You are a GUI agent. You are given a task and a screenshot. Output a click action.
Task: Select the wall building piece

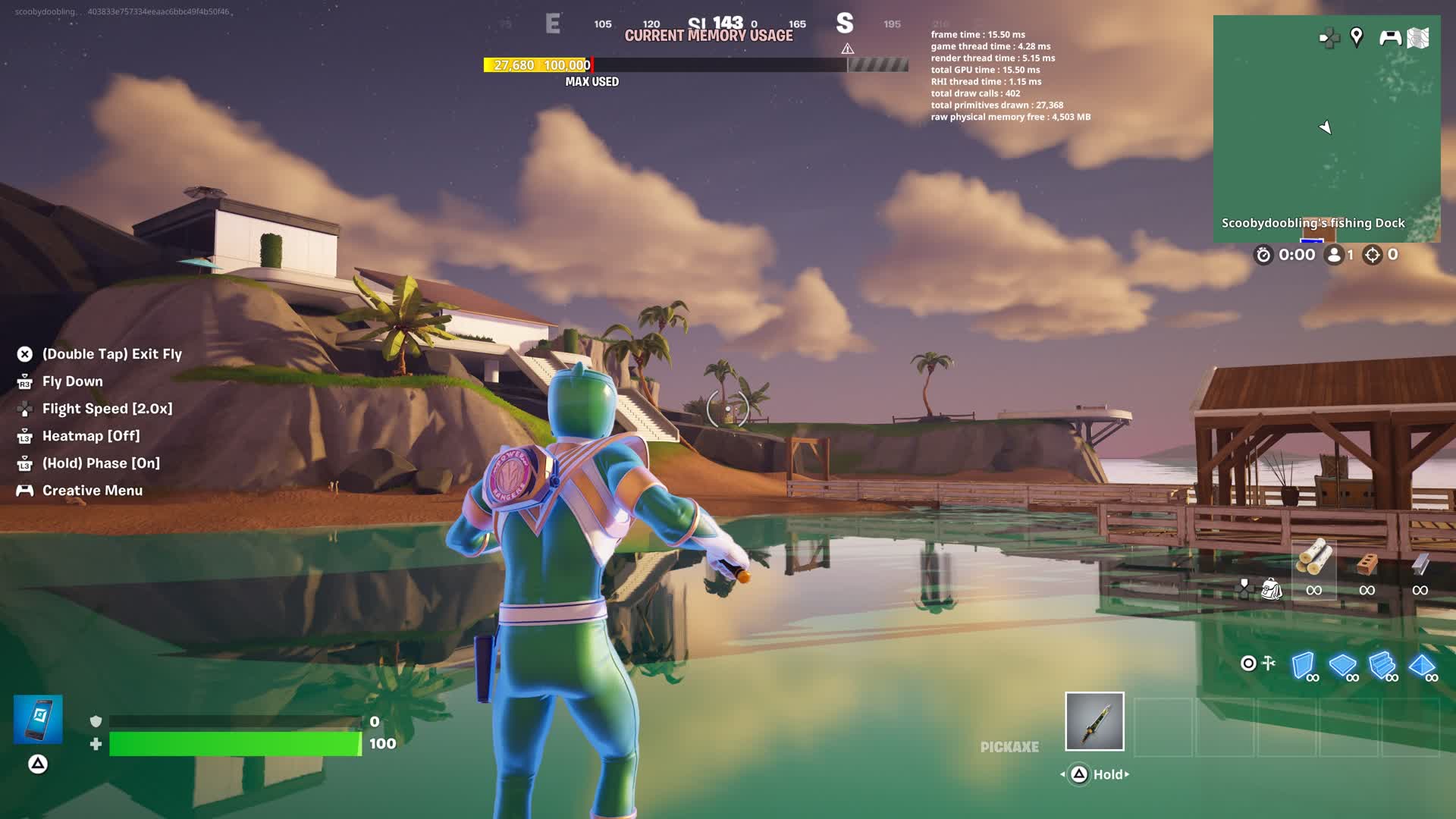click(x=1304, y=666)
